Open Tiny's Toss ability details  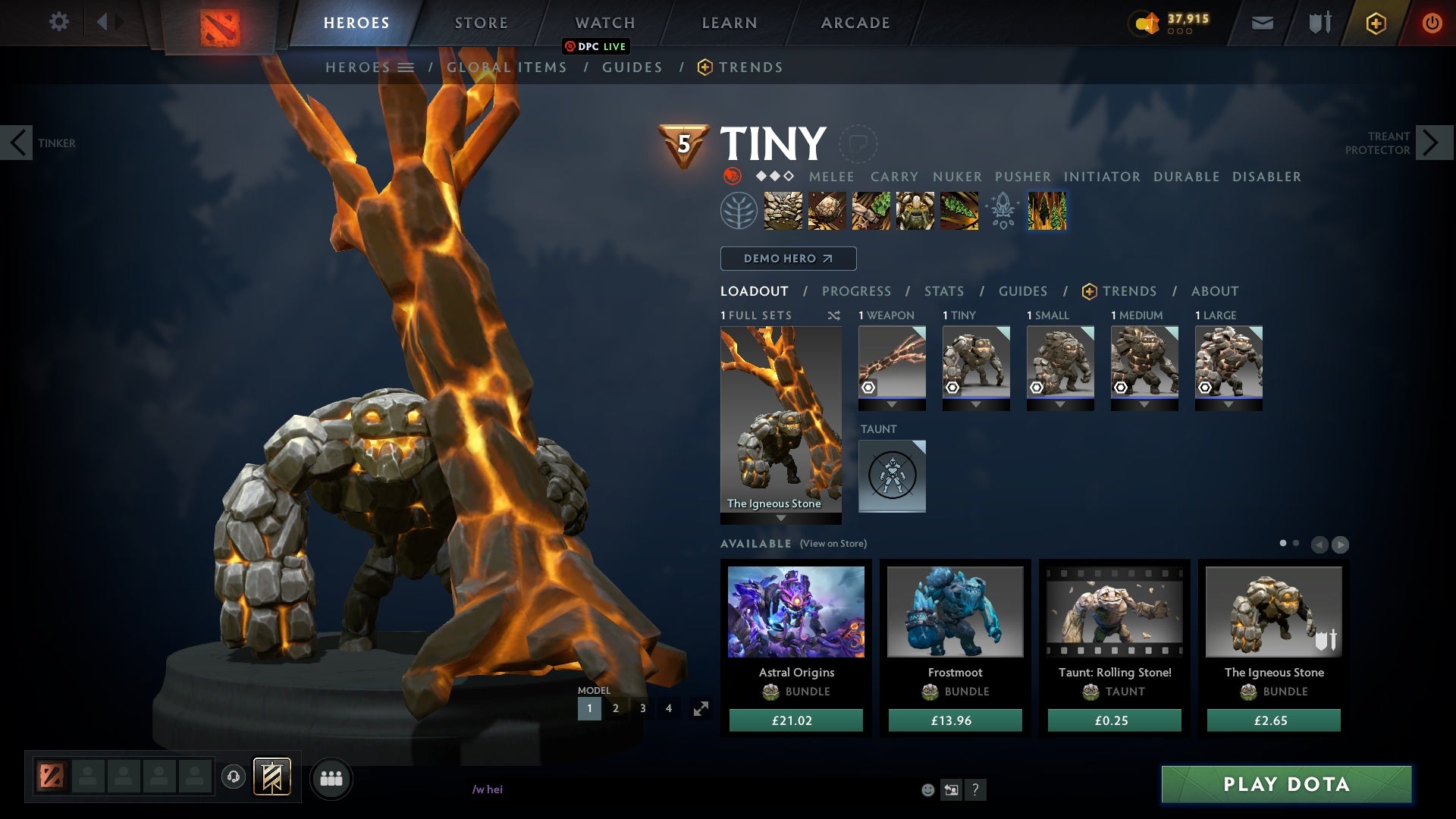(x=827, y=211)
